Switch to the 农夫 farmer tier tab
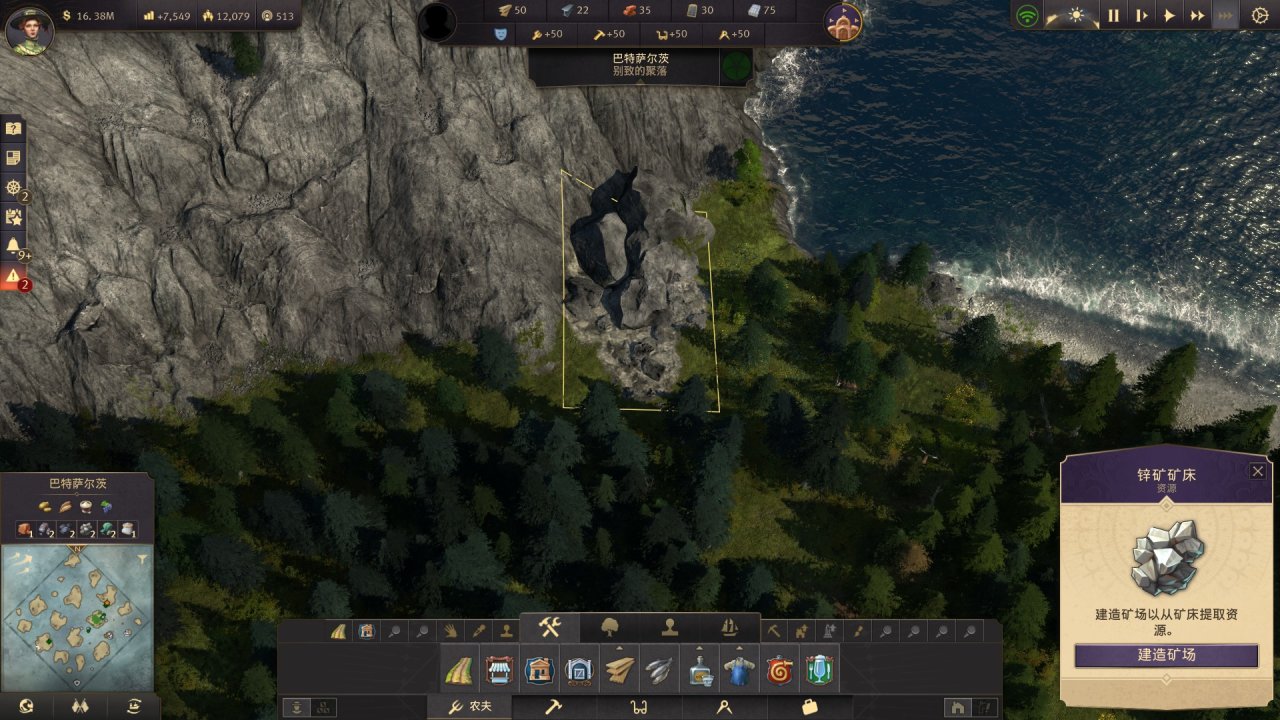Screen dimensions: 1280x720 [x=470, y=707]
